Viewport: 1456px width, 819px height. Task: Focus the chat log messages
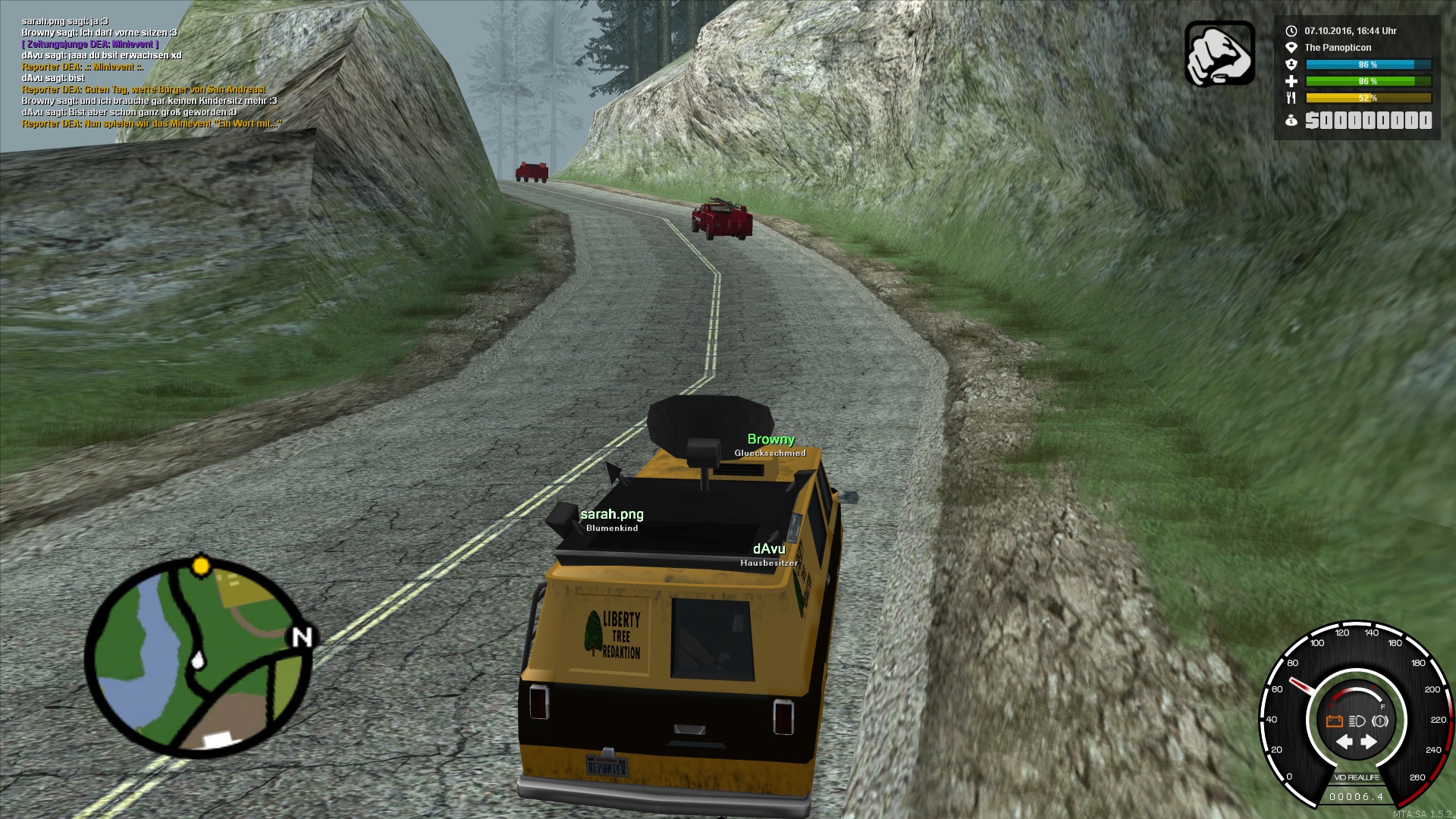pyautogui.click(x=151, y=73)
